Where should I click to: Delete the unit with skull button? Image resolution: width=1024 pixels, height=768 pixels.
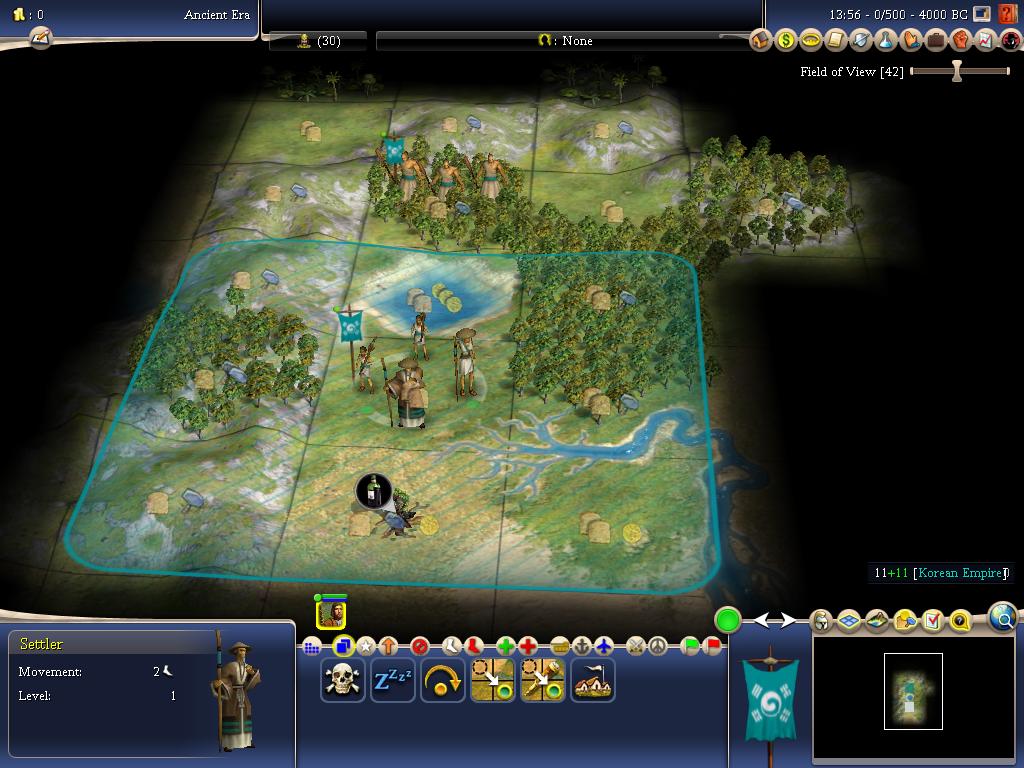pos(343,681)
